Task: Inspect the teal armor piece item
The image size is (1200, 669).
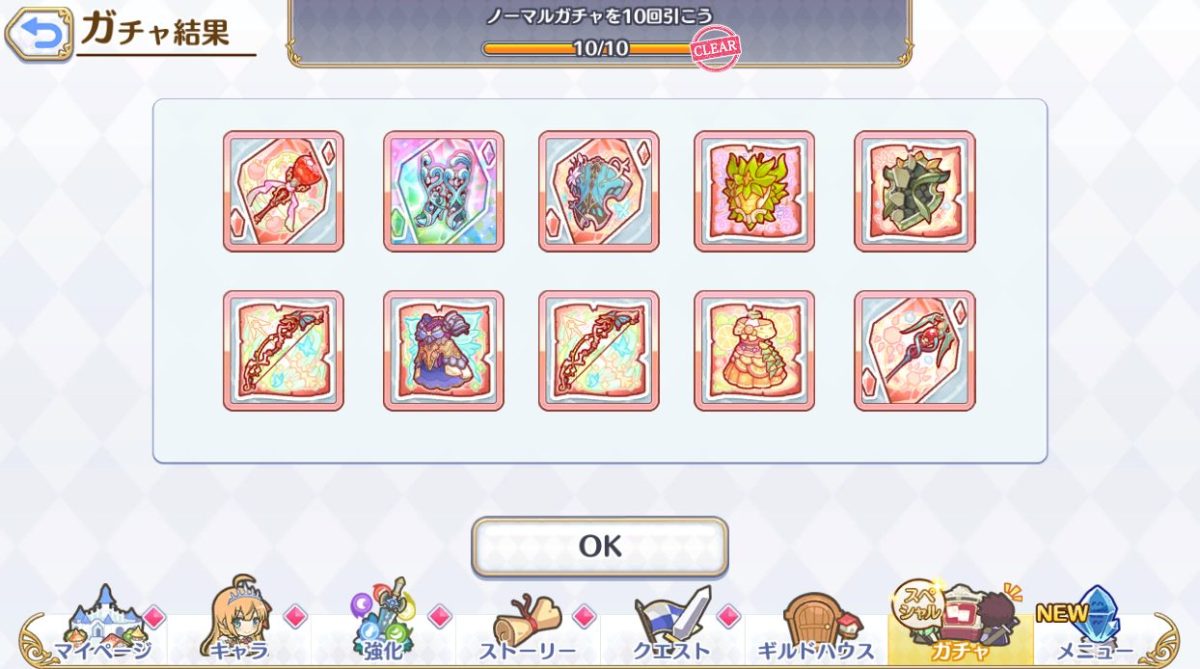Action: [x=599, y=191]
